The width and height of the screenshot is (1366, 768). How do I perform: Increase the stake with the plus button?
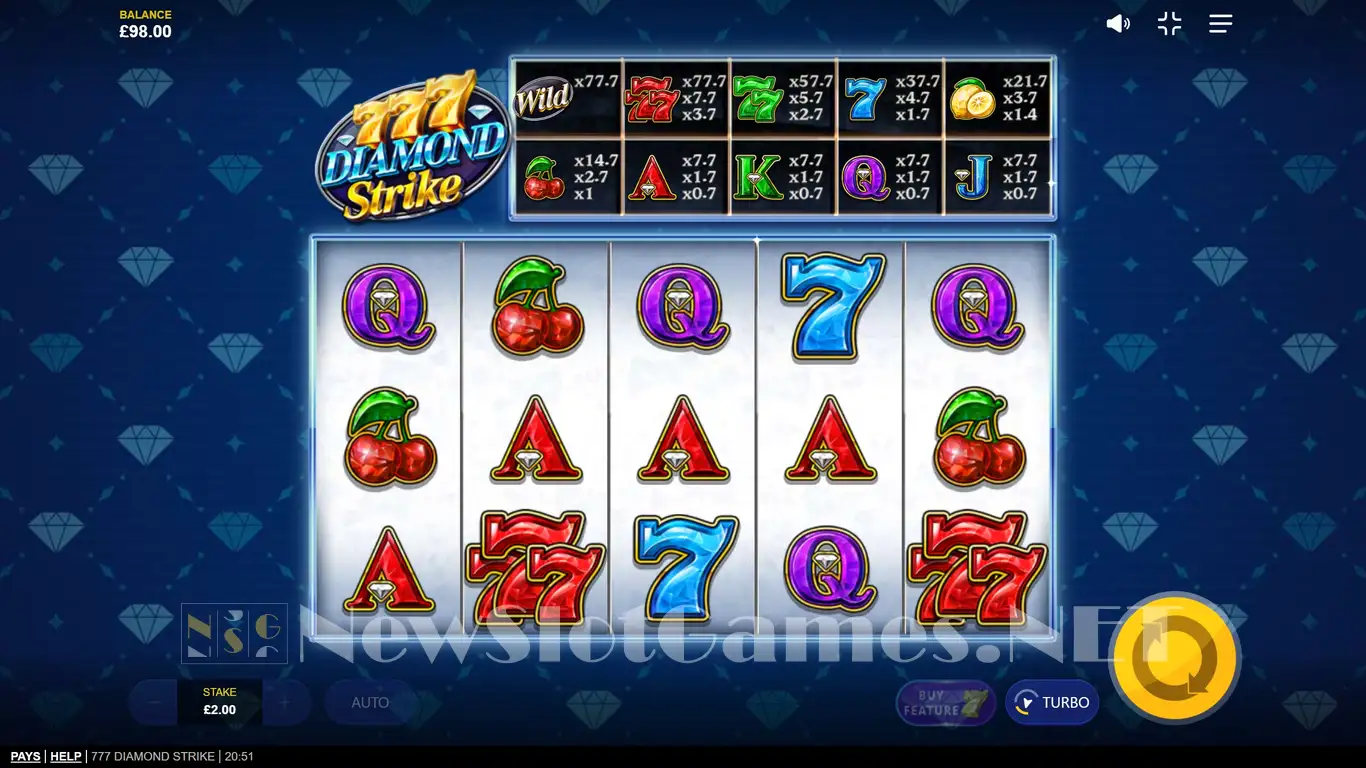click(285, 702)
